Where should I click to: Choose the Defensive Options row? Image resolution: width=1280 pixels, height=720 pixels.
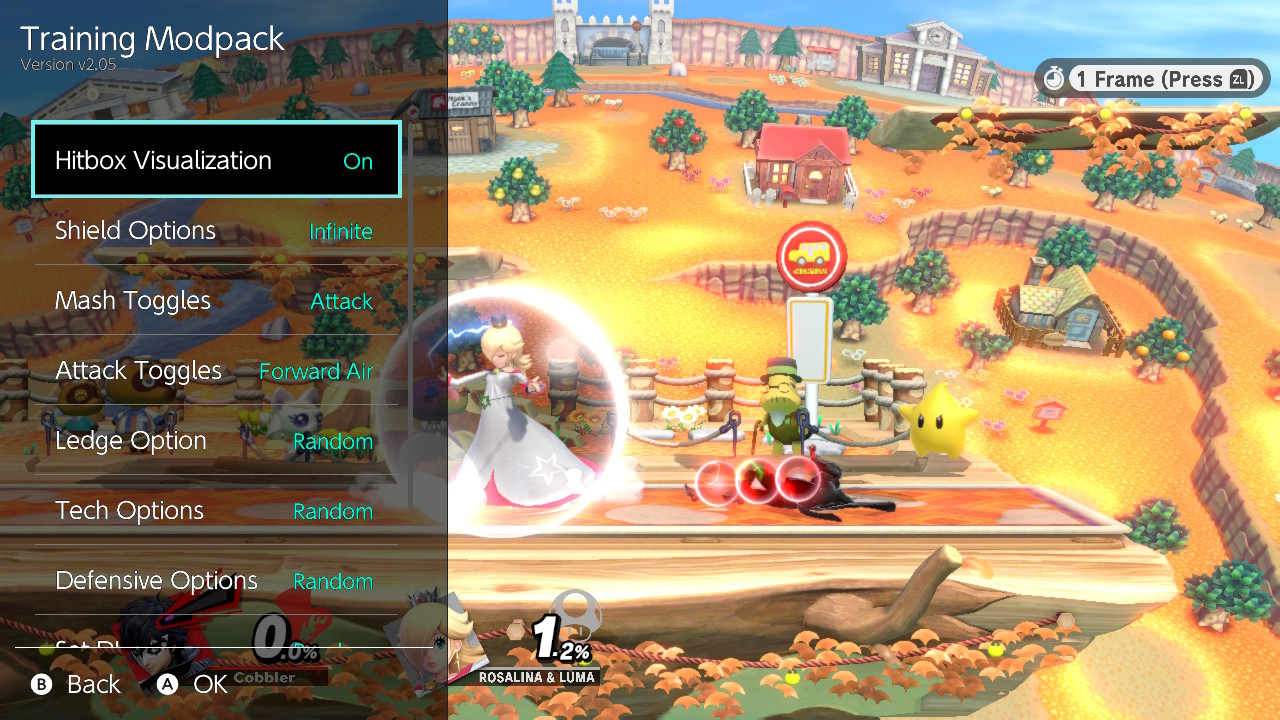pos(216,581)
